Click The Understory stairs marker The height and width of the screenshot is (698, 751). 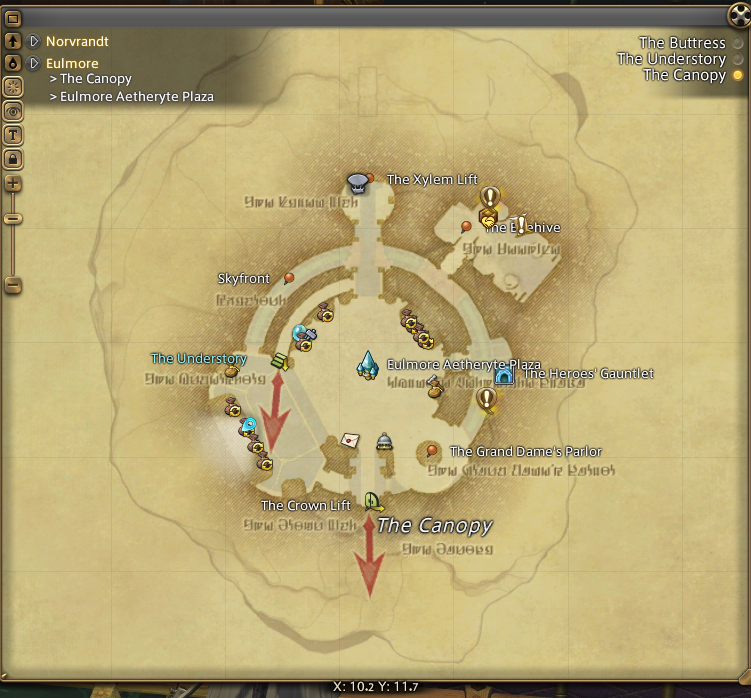pos(280,361)
